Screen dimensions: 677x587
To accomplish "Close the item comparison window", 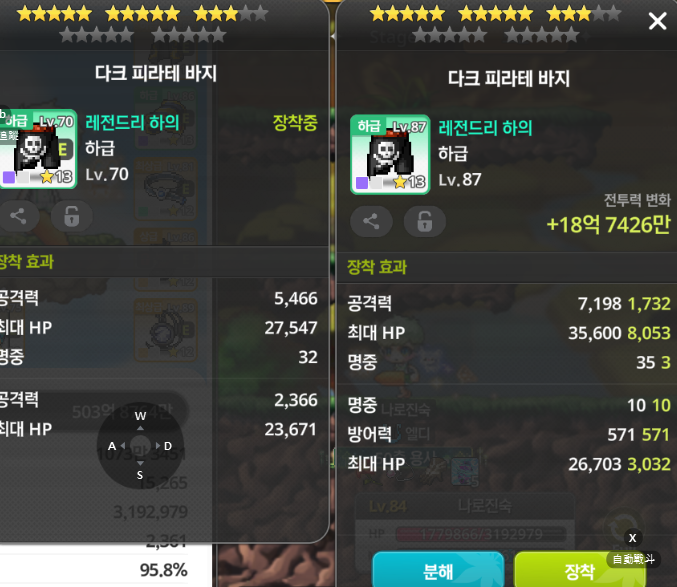I will (657, 21).
